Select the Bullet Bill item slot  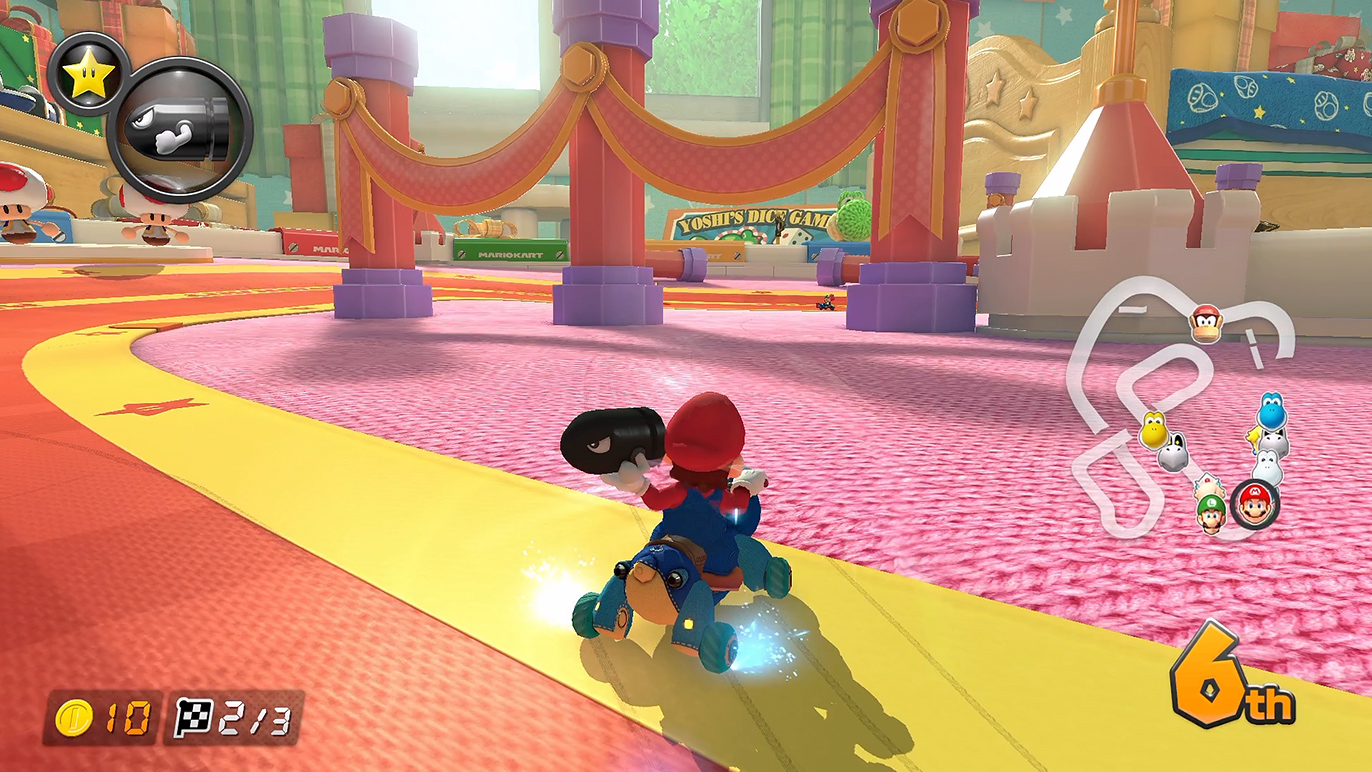[x=180, y=129]
